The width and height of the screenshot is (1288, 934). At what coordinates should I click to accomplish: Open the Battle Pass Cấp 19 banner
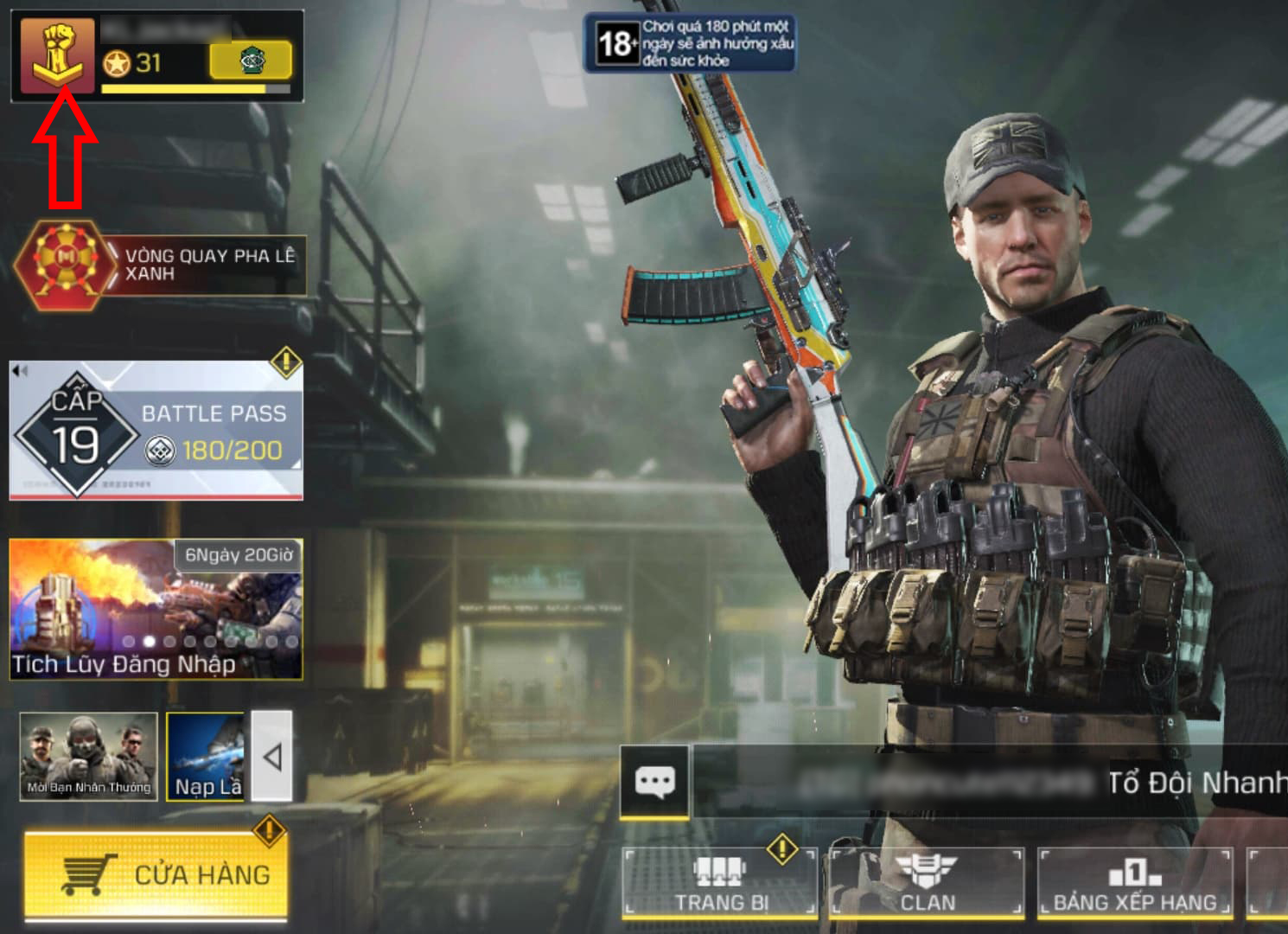pos(156,428)
